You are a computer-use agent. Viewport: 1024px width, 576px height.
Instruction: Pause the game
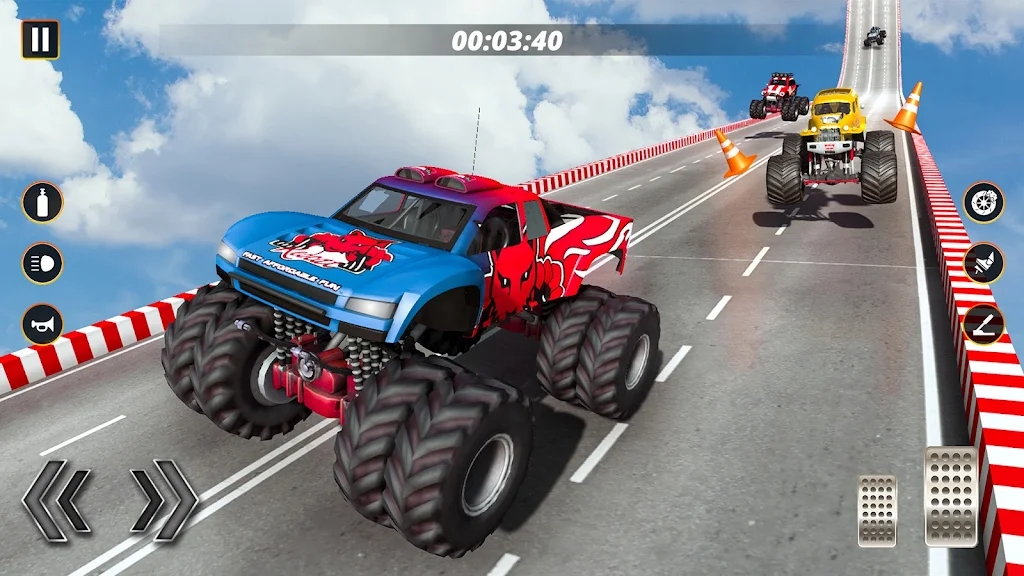(40, 40)
